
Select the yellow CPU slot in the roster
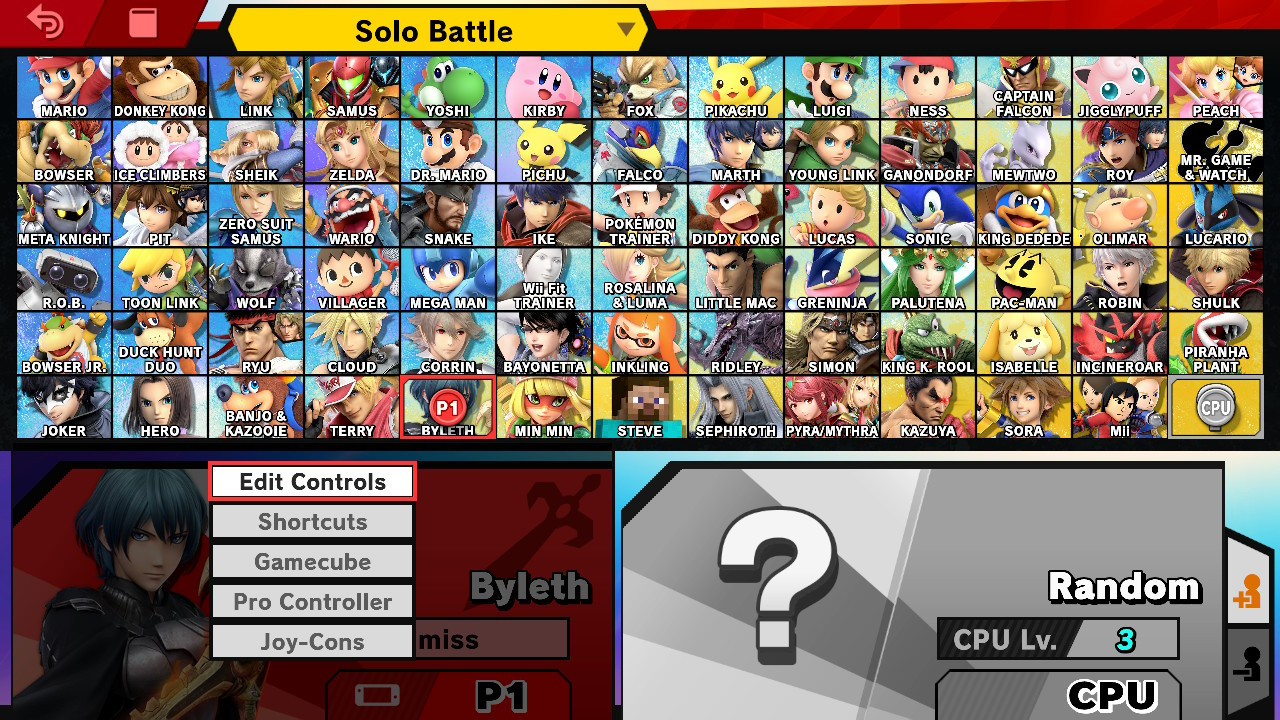[1215, 407]
